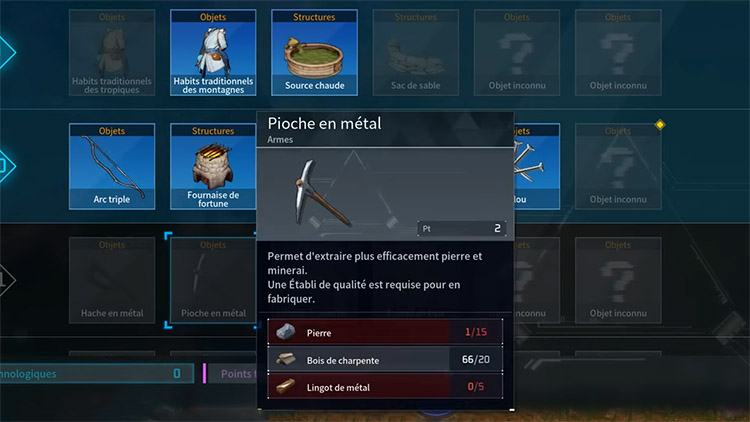The image size is (750, 422).
Task: Select the Pioche en métal tile
Action: click(x=213, y=280)
